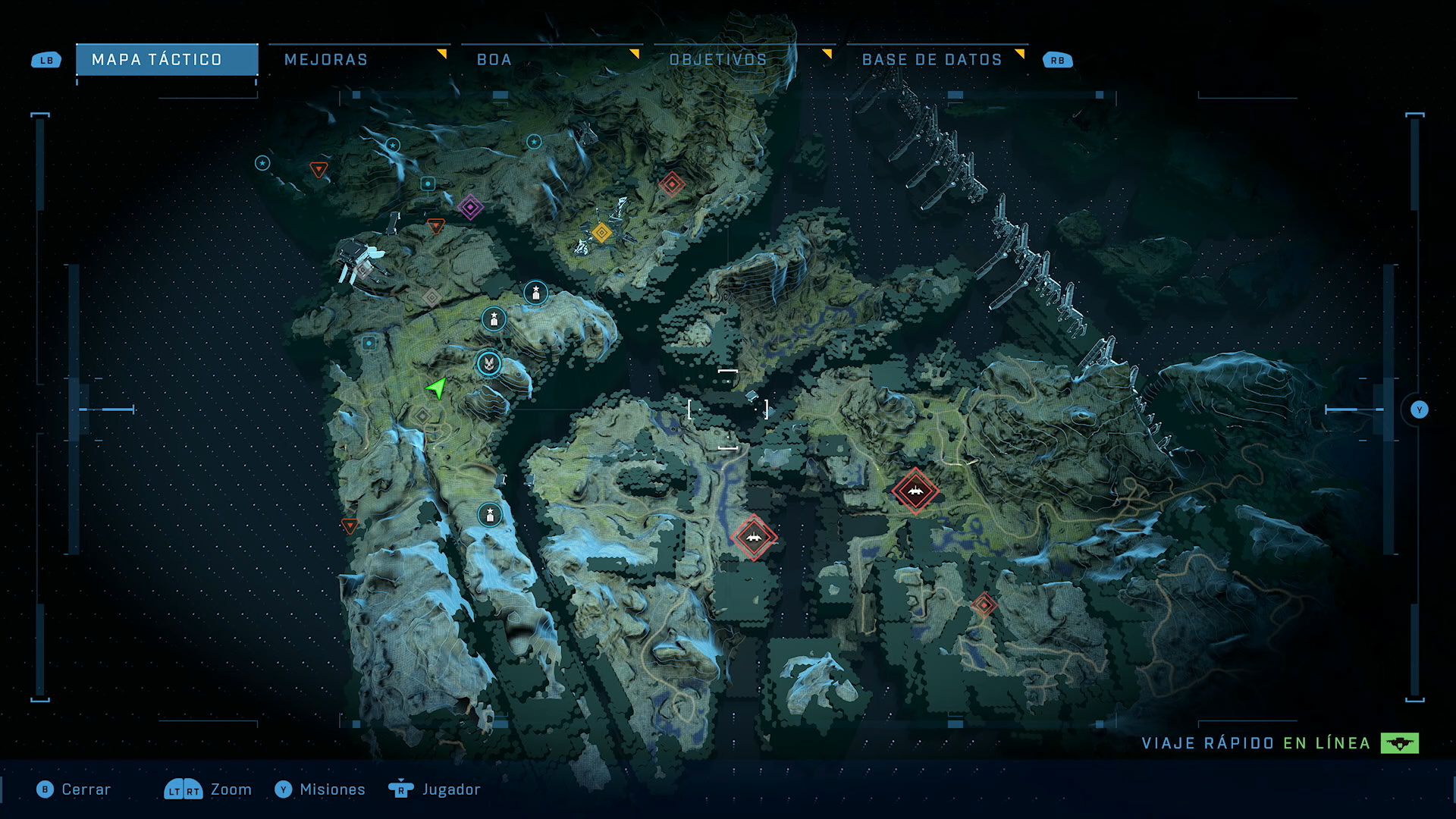
Task: Choose the yellow diamond map marker
Action: tap(601, 232)
